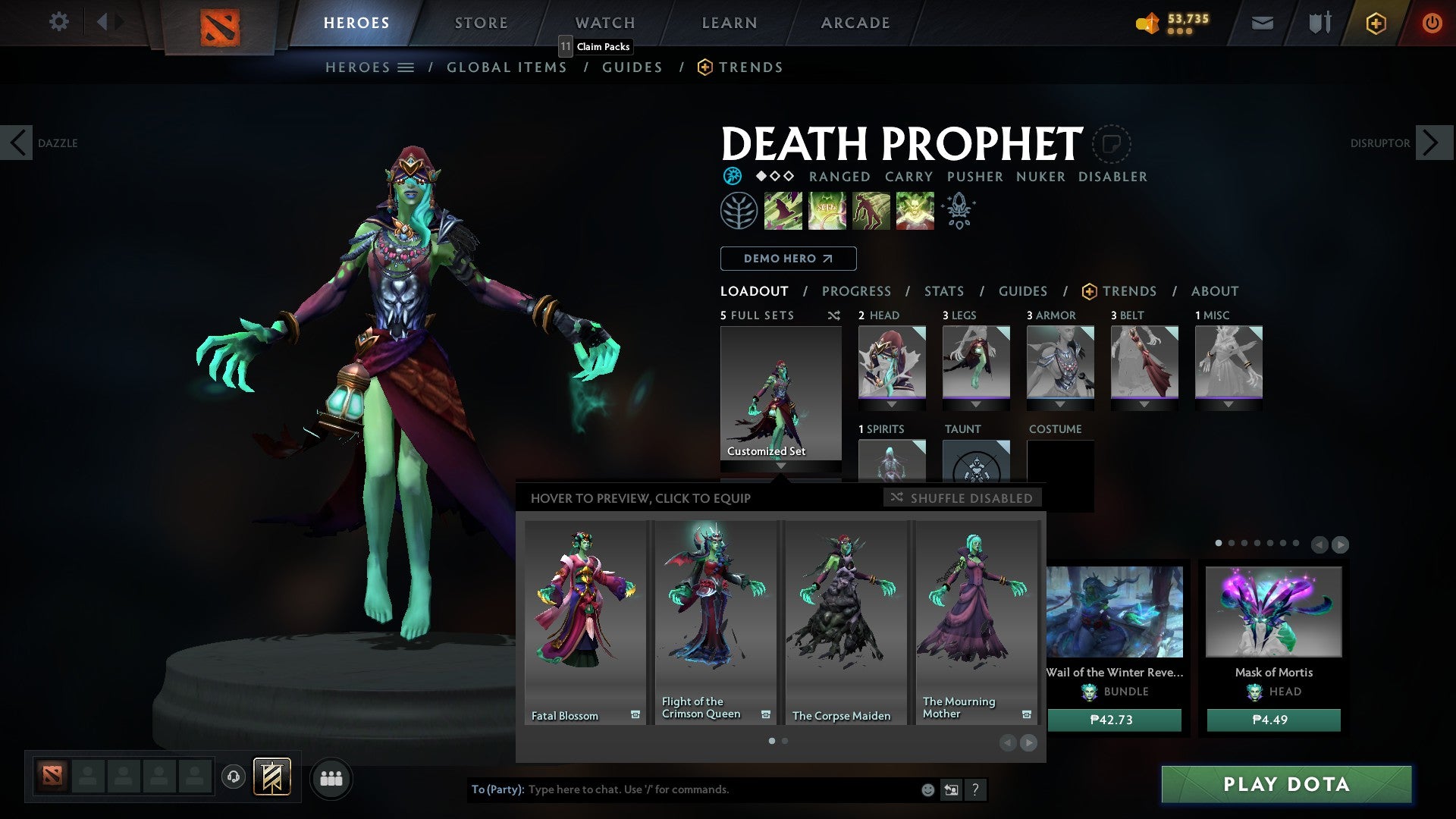Enable shuffle via SHUFFLE DISABLED toggle
Screen dimensions: 1456x819
tap(962, 498)
